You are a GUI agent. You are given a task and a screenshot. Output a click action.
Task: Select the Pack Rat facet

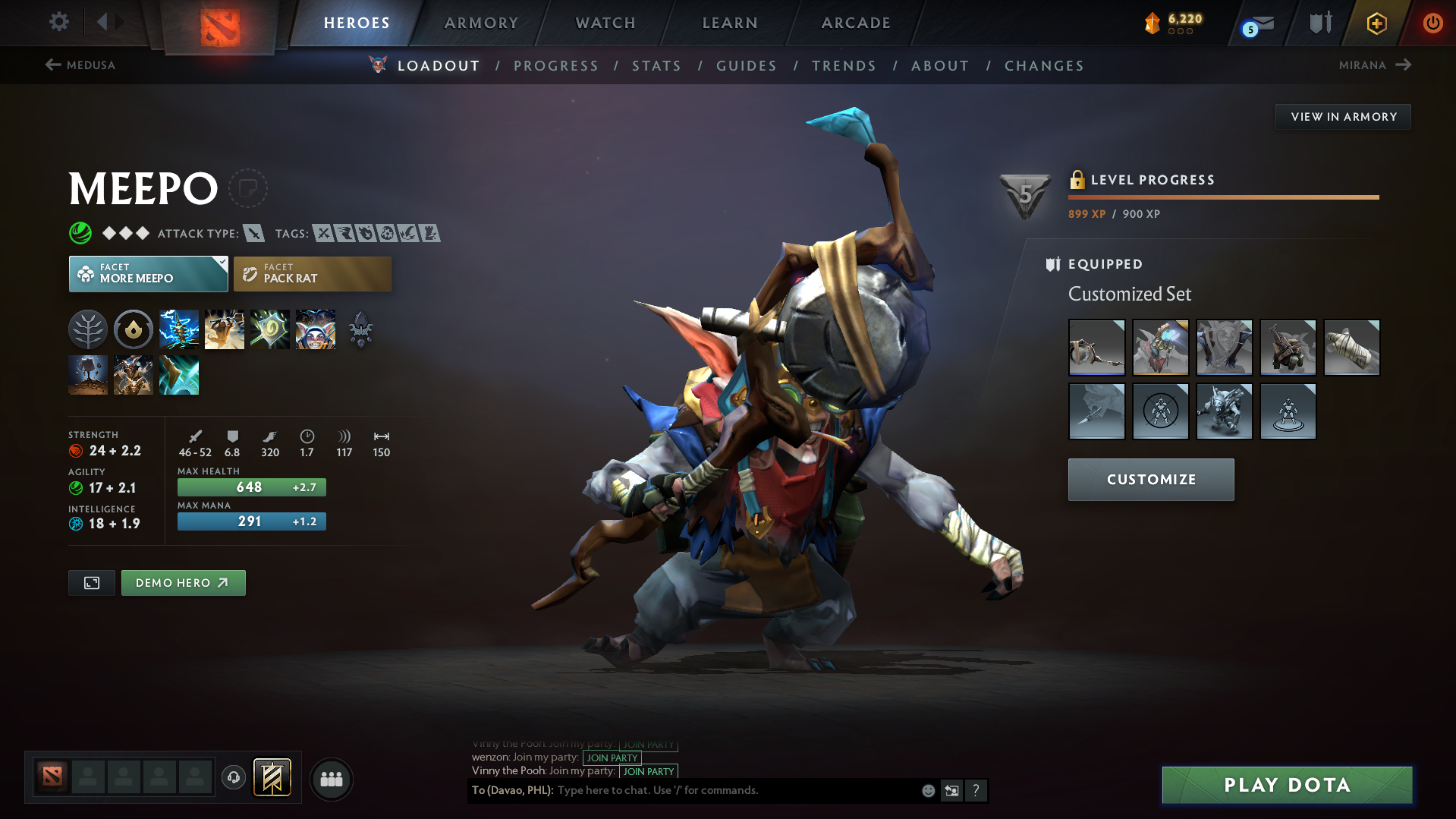312,274
